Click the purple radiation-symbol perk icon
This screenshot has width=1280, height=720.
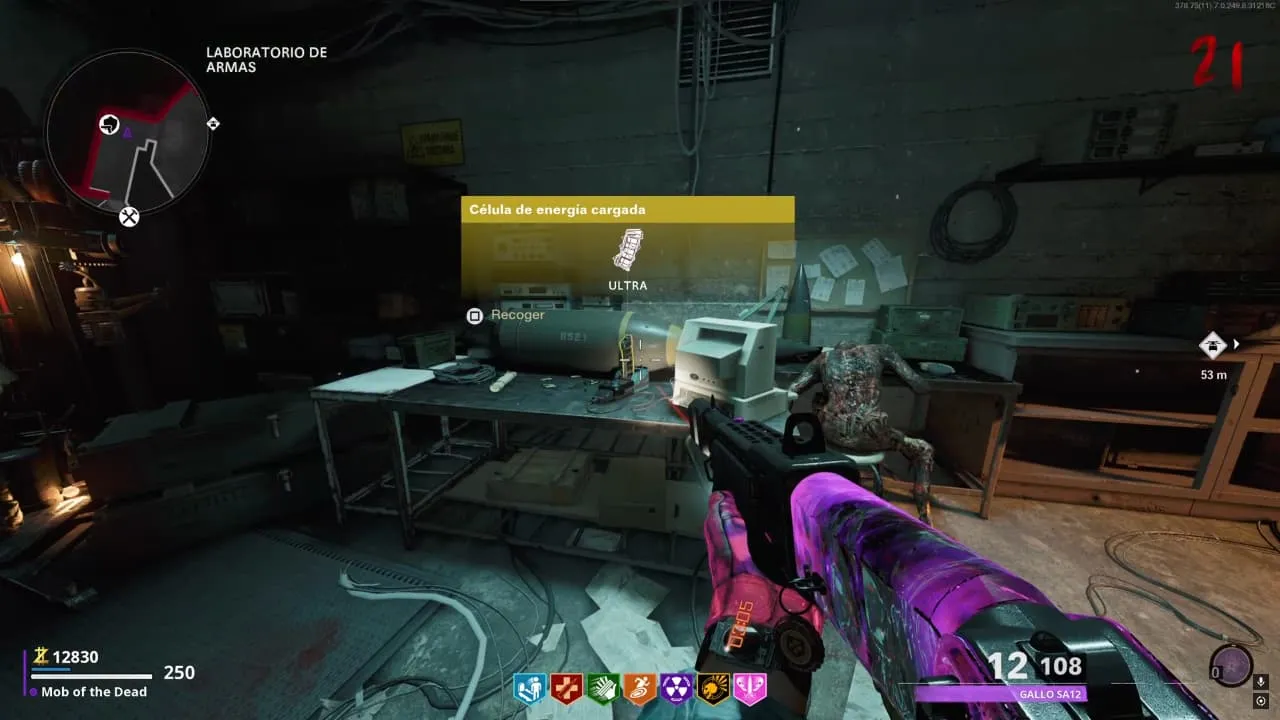675,688
